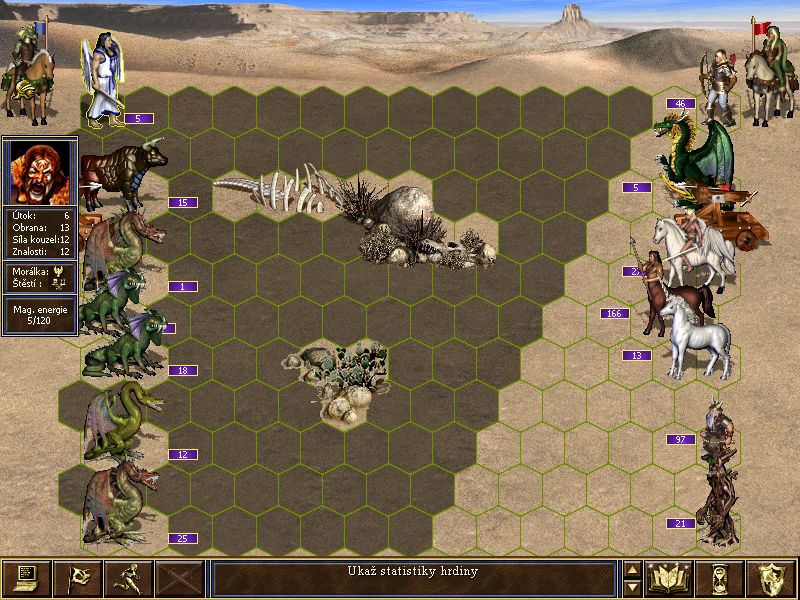
Task: Click the combat log message bar
Action: (x=413, y=577)
